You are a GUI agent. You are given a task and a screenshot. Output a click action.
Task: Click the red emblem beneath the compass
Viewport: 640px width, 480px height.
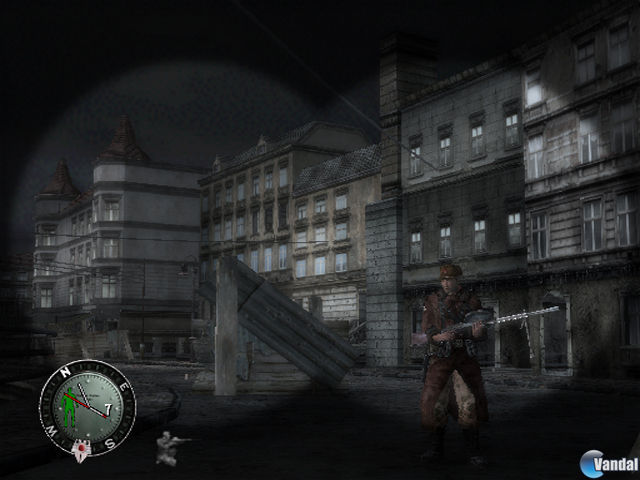pyautogui.click(x=80, y=448)
